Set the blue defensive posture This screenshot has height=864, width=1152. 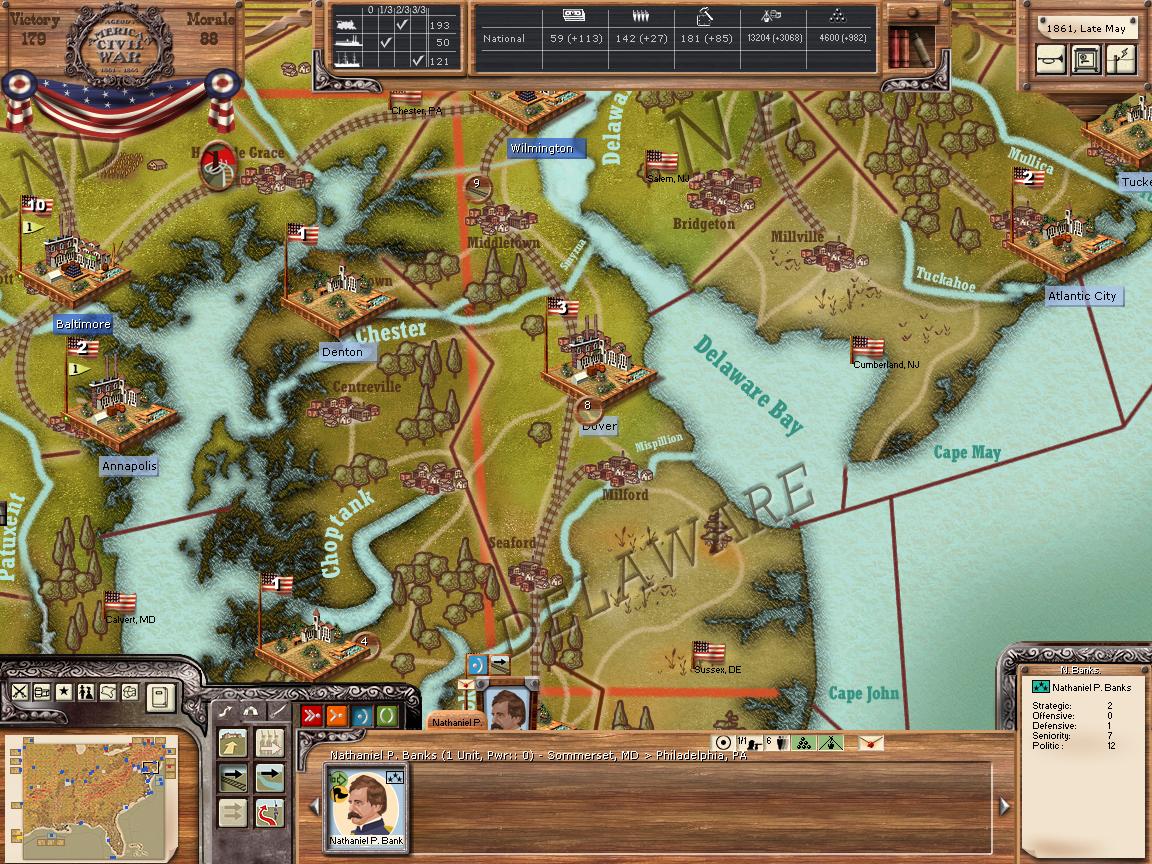(x=361, y=715)
